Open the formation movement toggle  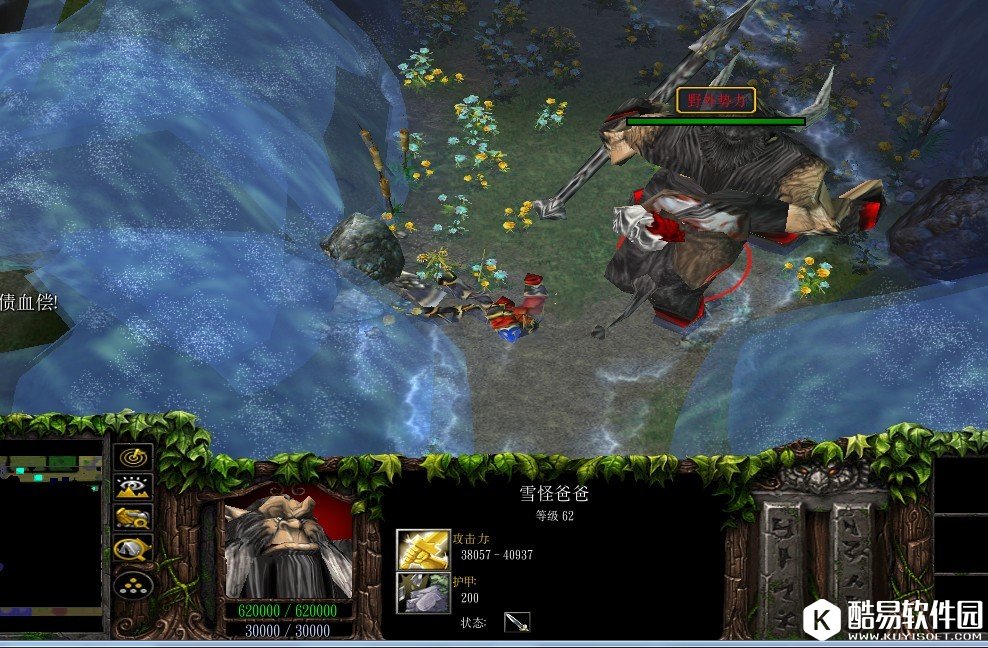point(133,583)
